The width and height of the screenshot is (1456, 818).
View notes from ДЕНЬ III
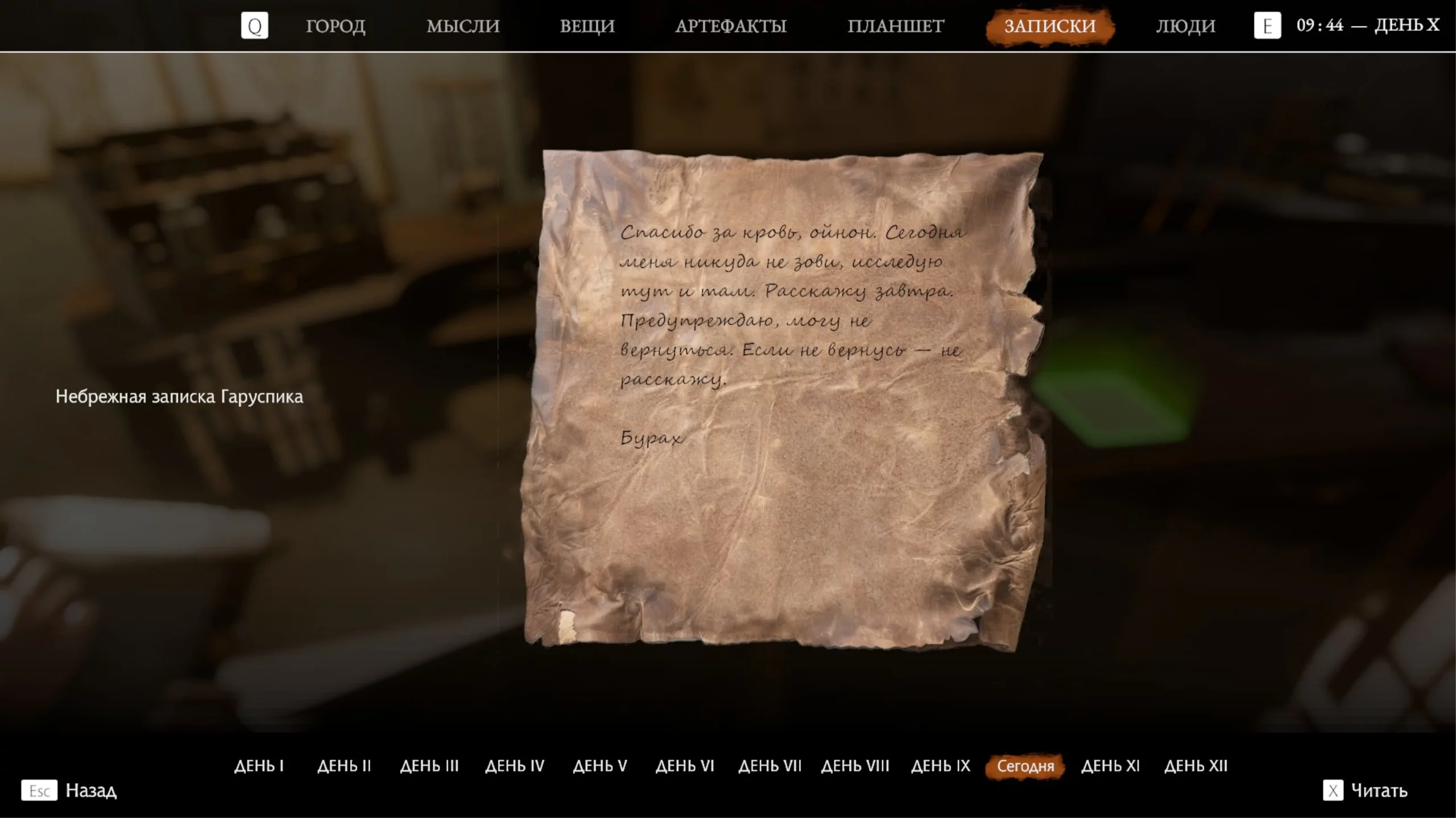[429, 766]
